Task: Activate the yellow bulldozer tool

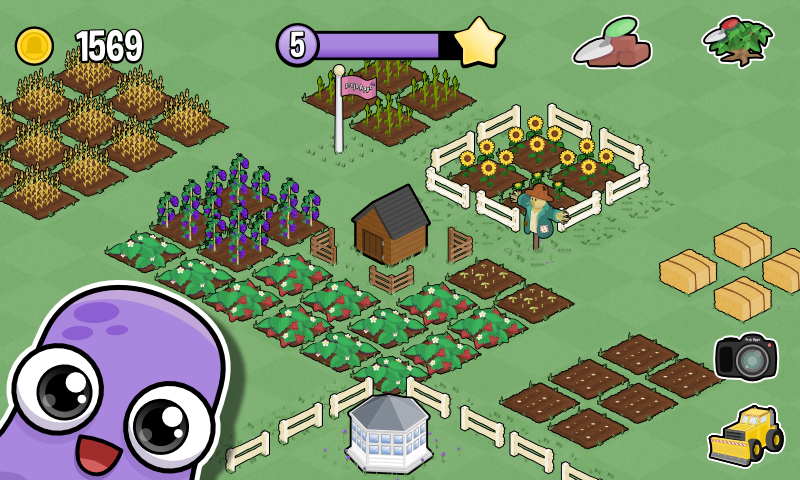Action: [745, 436]
